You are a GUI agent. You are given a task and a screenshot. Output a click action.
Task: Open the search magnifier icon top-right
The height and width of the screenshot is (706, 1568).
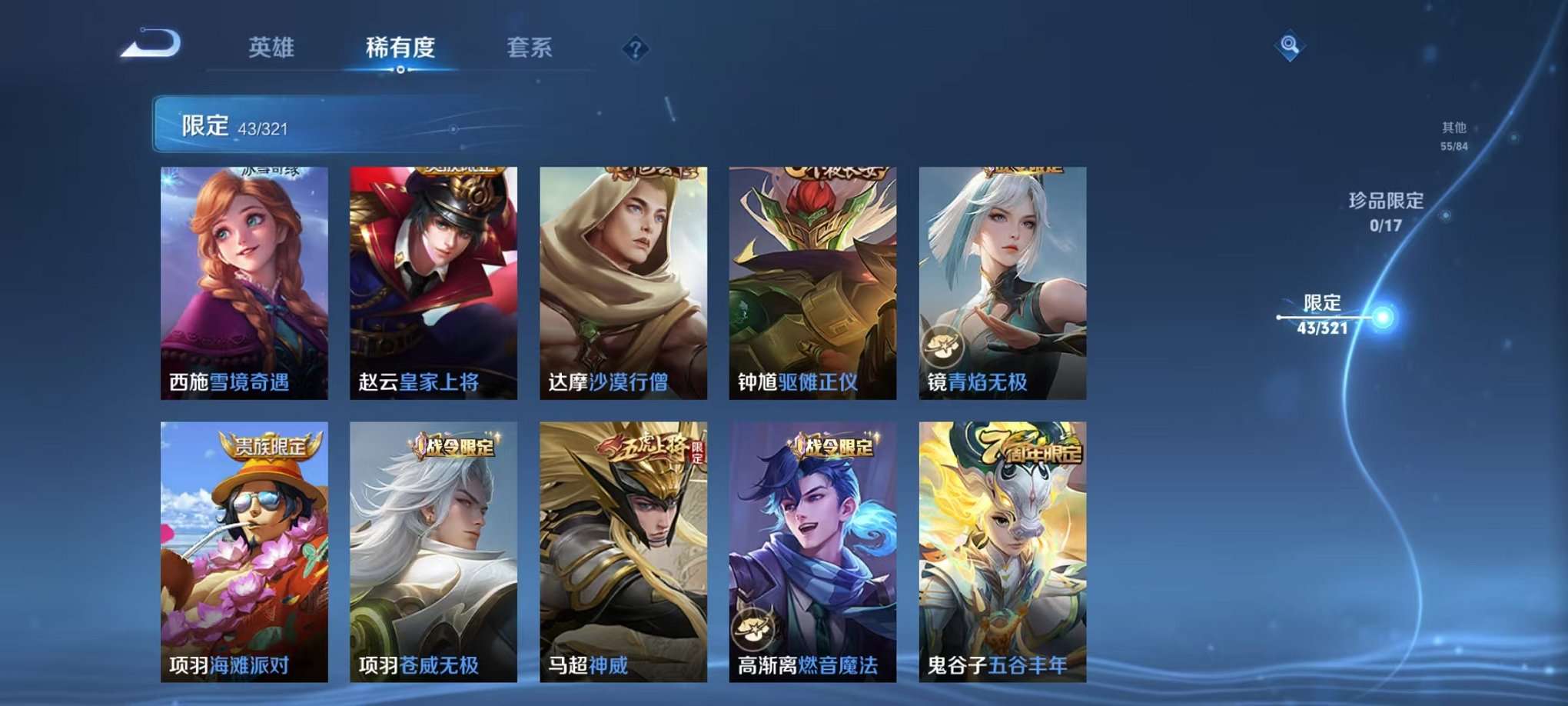(1288, 45)
